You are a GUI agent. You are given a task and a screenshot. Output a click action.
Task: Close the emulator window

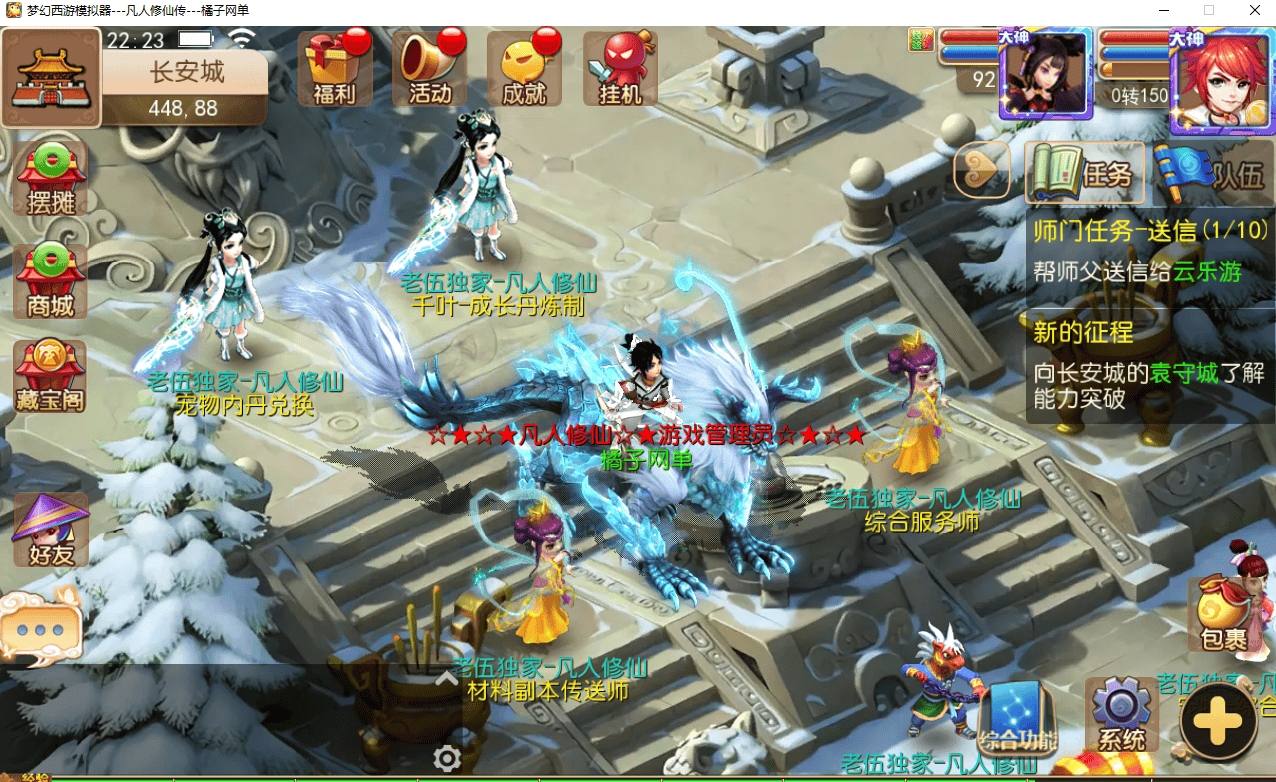[x=1252, y=11]
